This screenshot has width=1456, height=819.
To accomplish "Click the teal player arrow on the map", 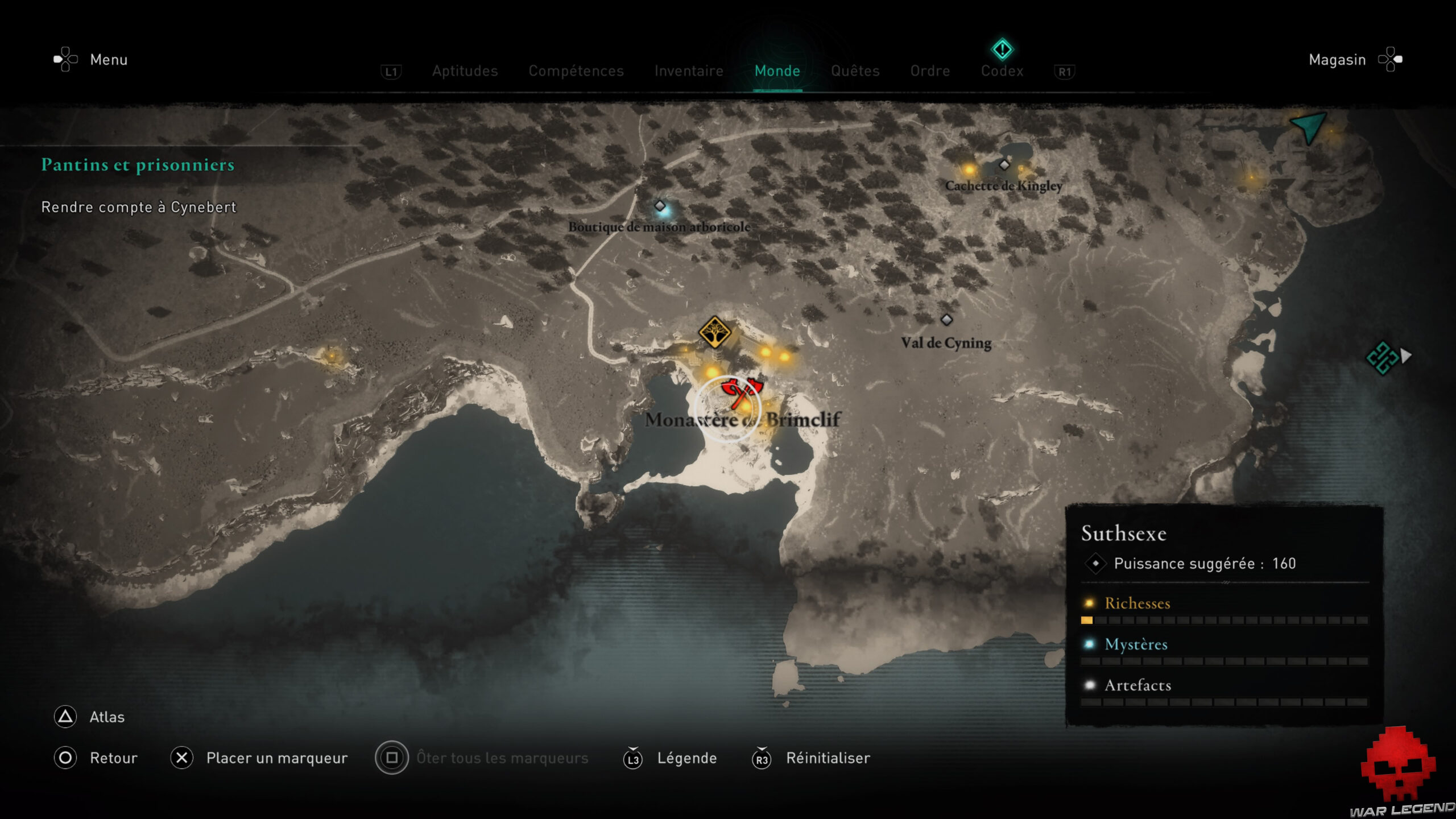I will pos(1307,128).
